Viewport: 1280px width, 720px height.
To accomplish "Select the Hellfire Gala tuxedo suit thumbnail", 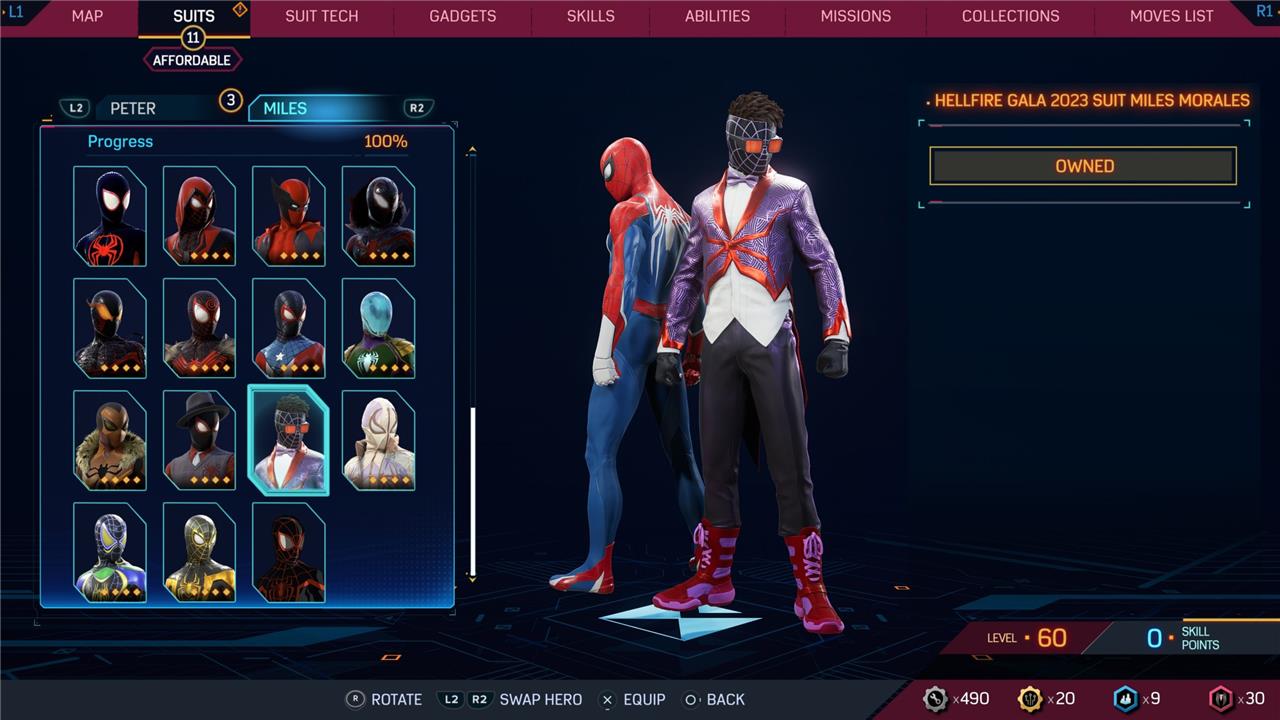I will (288, 440).
